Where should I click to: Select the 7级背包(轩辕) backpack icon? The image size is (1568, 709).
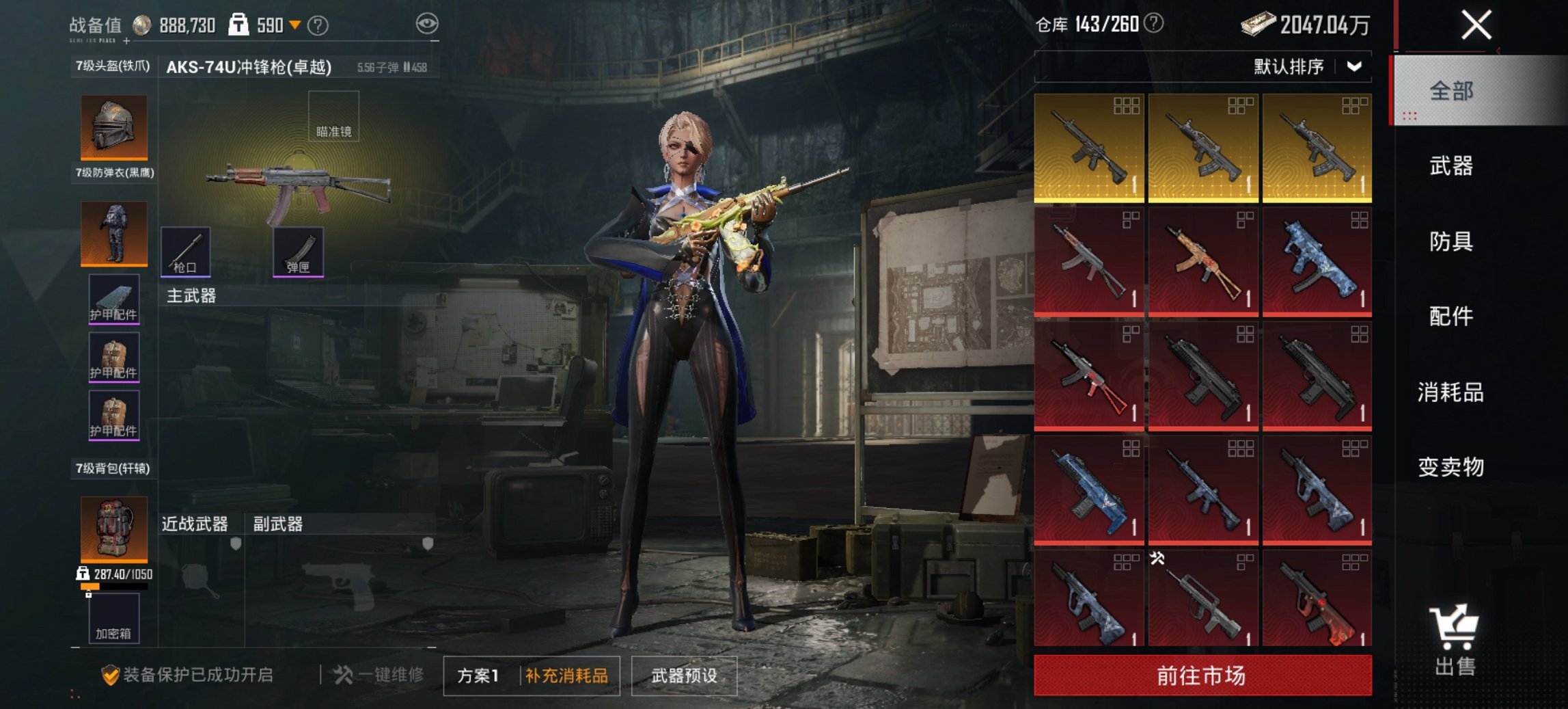(113, 530)
